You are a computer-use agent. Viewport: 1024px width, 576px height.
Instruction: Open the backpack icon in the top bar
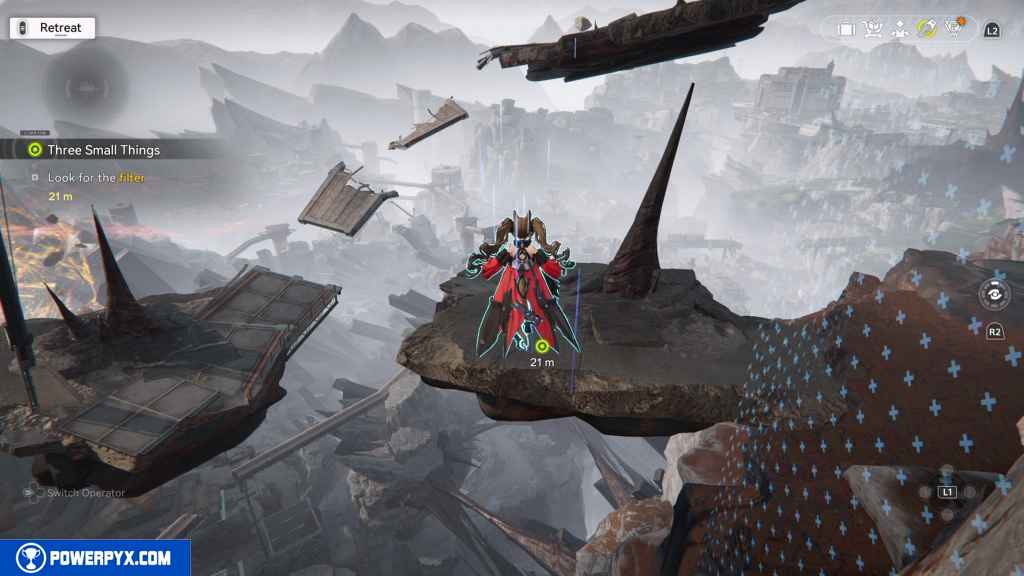(846, 29)
